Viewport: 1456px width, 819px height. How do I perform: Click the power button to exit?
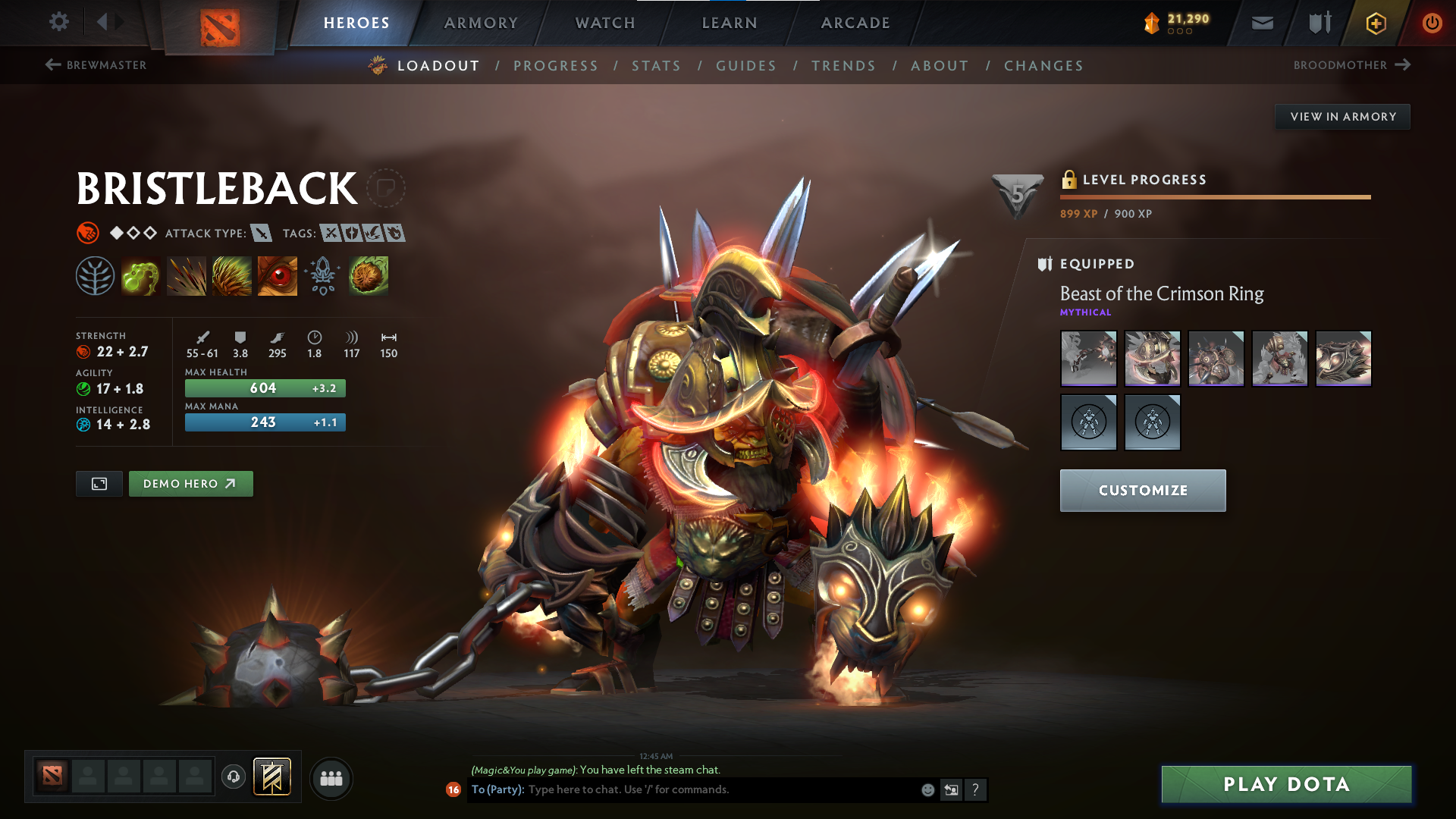[x=1432, y=22]
